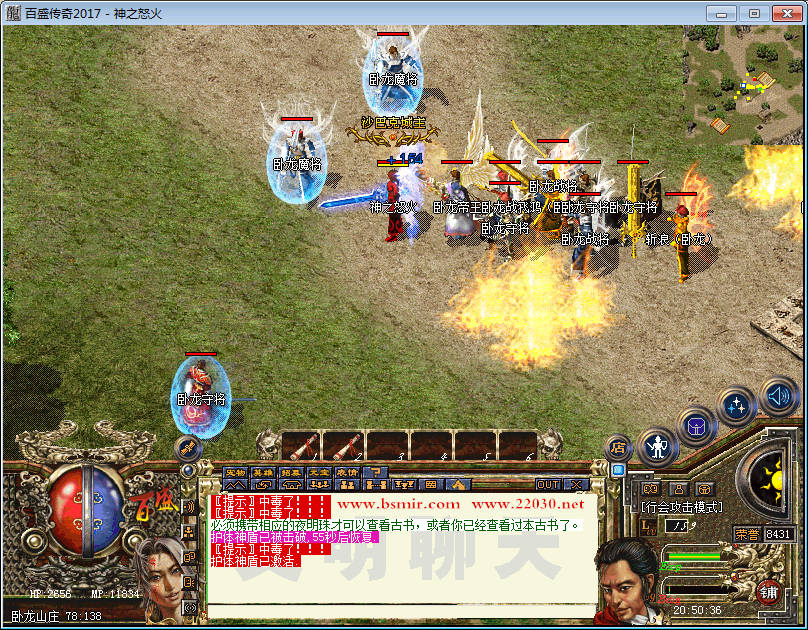Toggle the 行会攻击模式 attack mode label
This screenshot has width=808, height=630.
click(x=680, y=507)
